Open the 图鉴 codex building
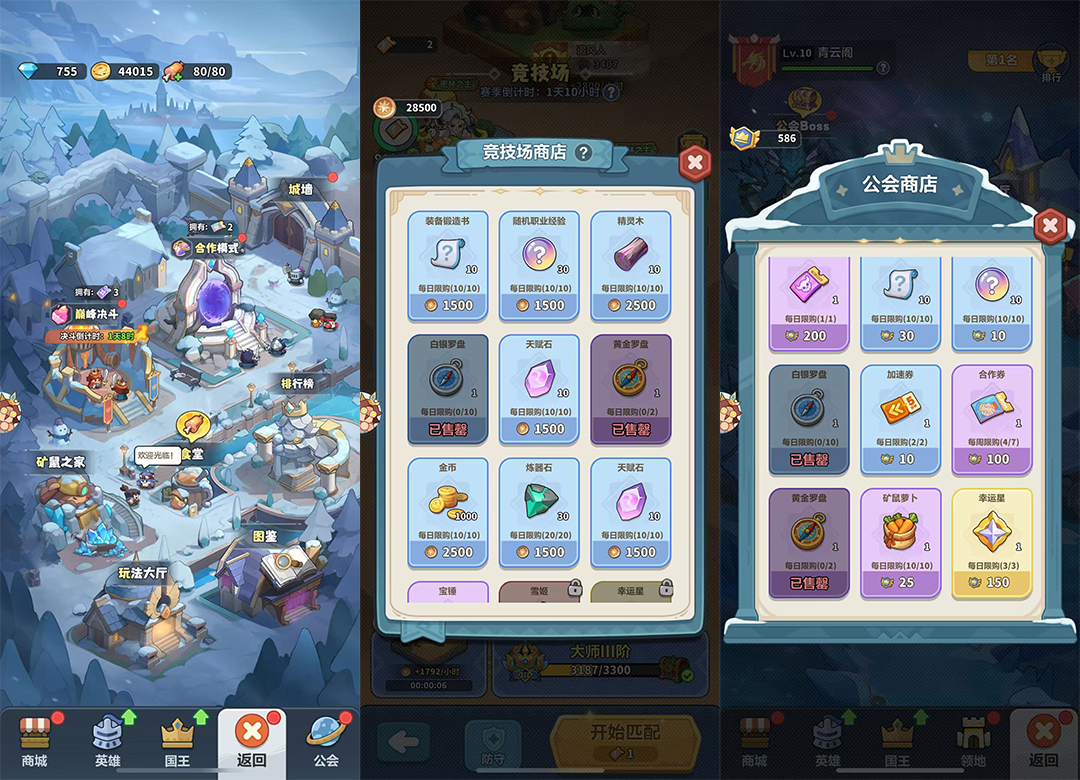Screen dimensions: 1080x780 pos(266,570)
